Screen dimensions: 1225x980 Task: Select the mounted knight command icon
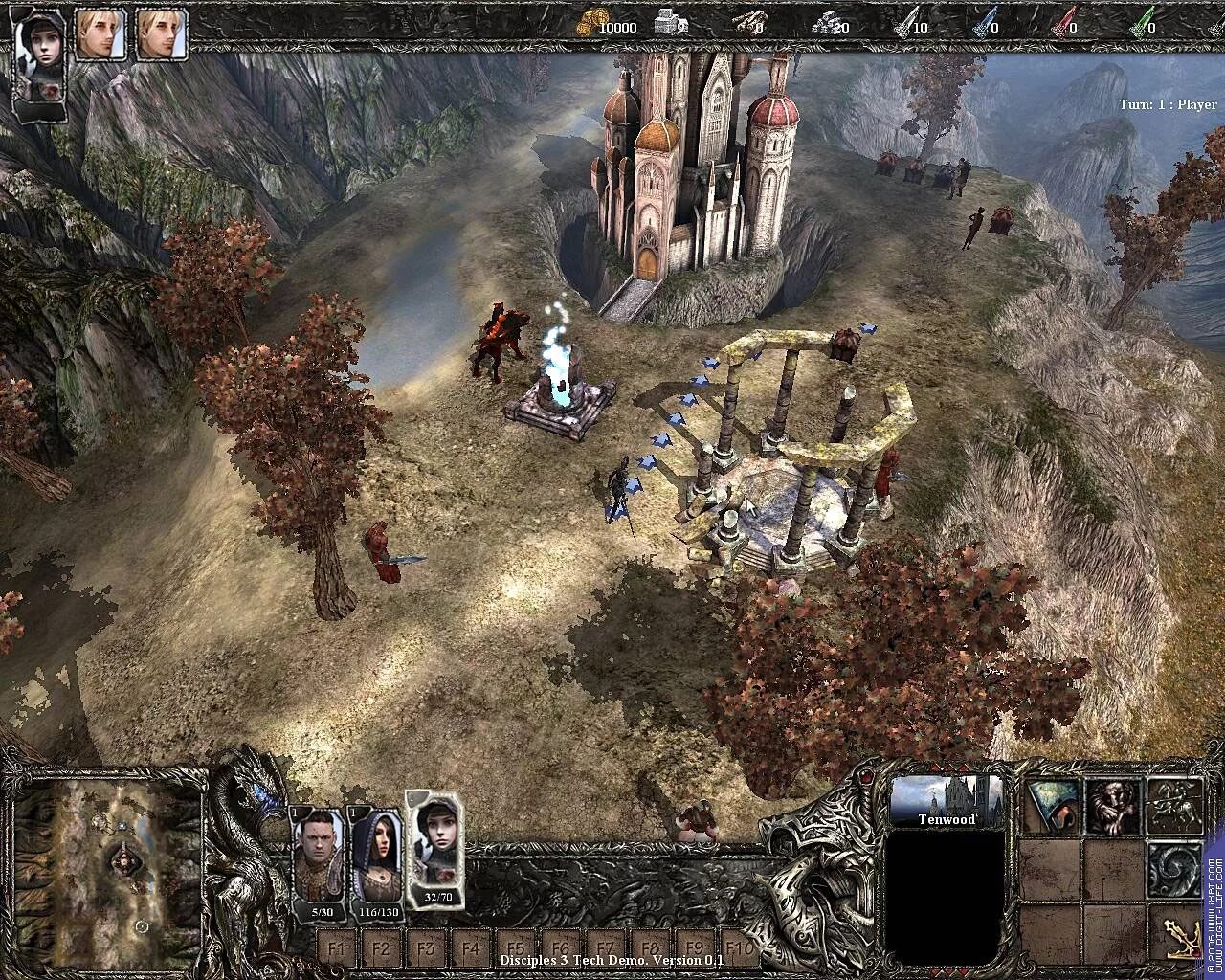pyautogui.click(x=1174, y=806)
